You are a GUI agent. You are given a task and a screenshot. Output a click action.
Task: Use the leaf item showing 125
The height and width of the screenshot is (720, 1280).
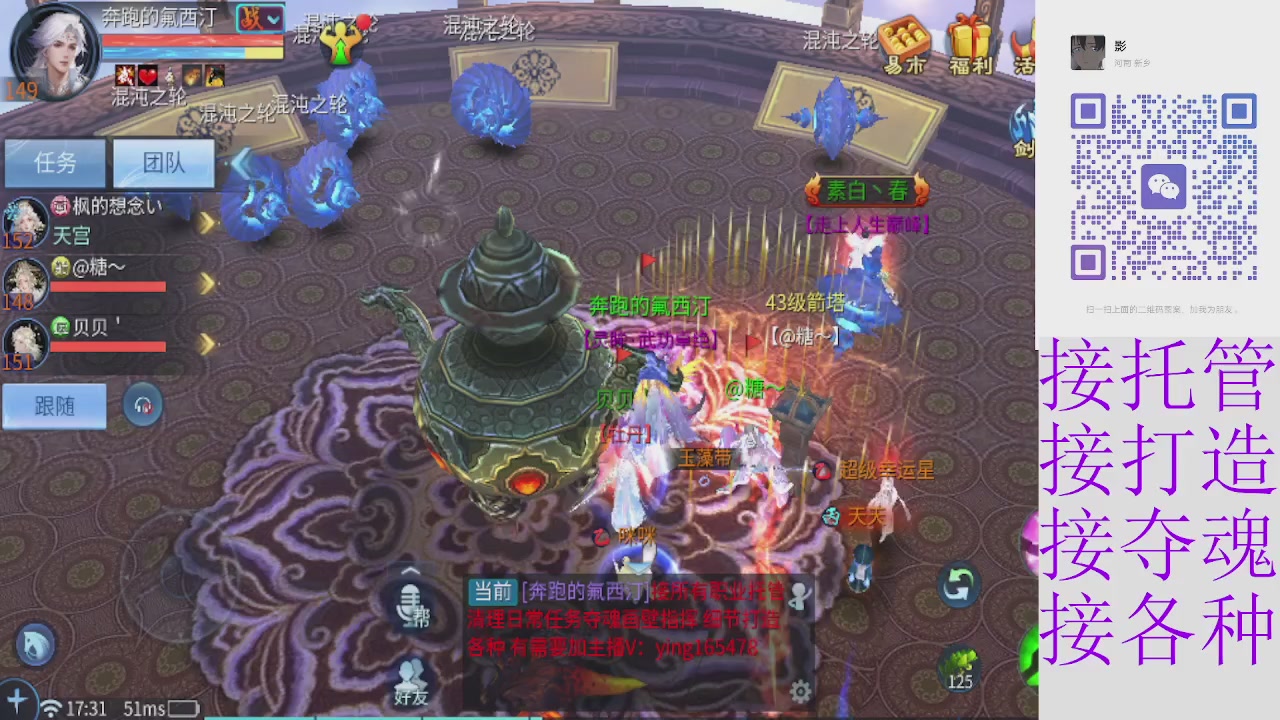(x=961, y=665)
